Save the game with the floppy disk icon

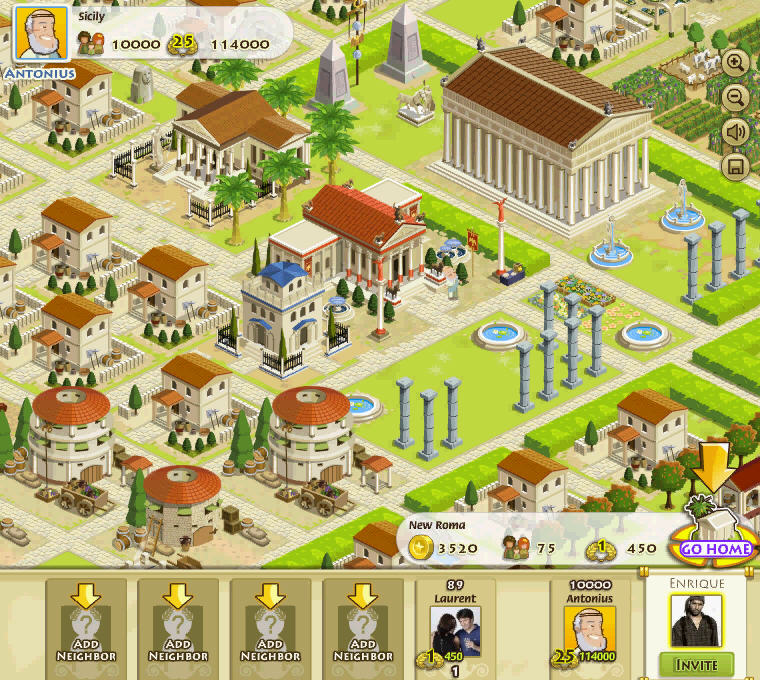point(737,165)
